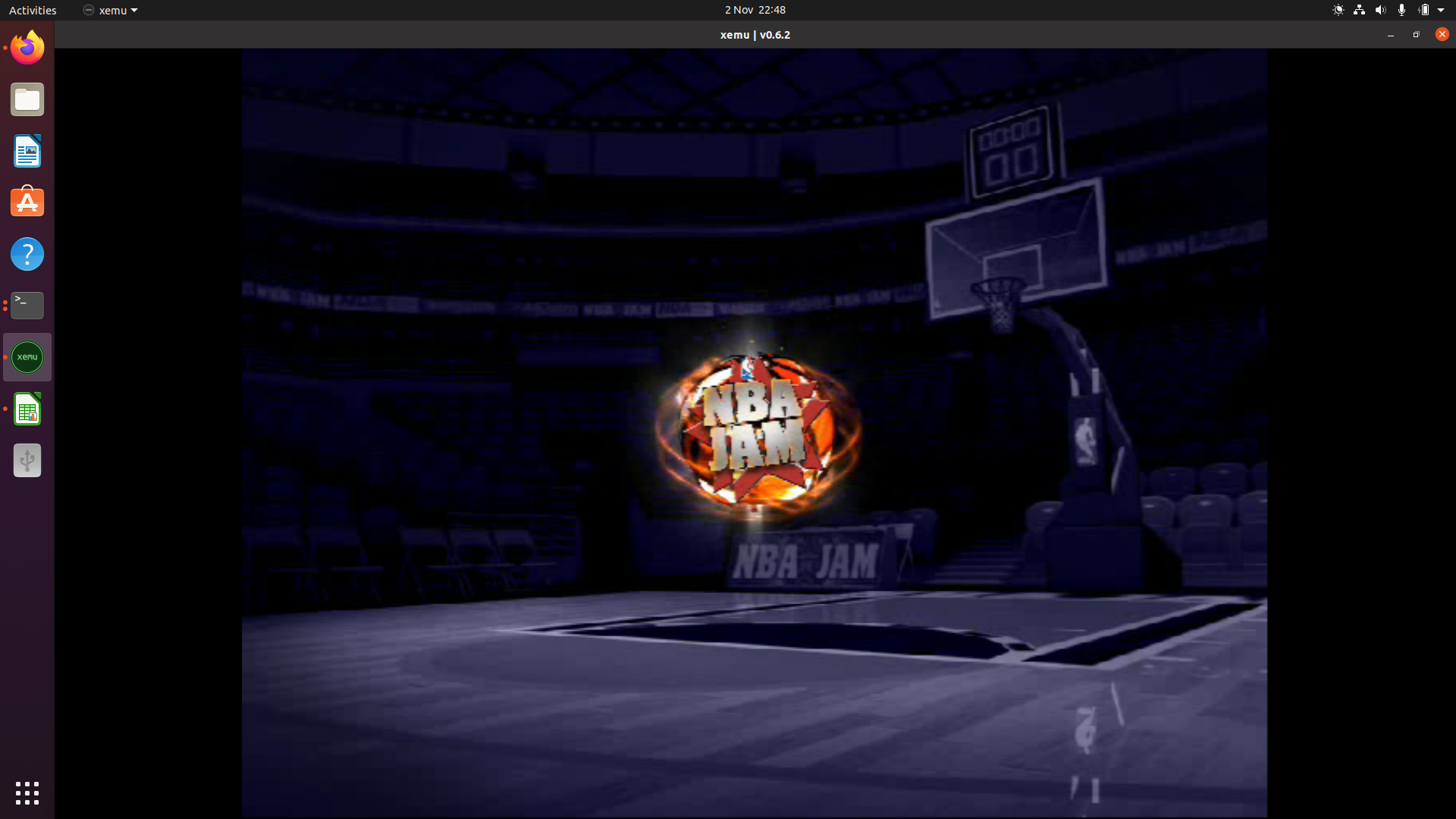Open Ubuntu Software from the dock
Image resolution: width=1456 pixels, height=819 pixels.
coord(27,202)
